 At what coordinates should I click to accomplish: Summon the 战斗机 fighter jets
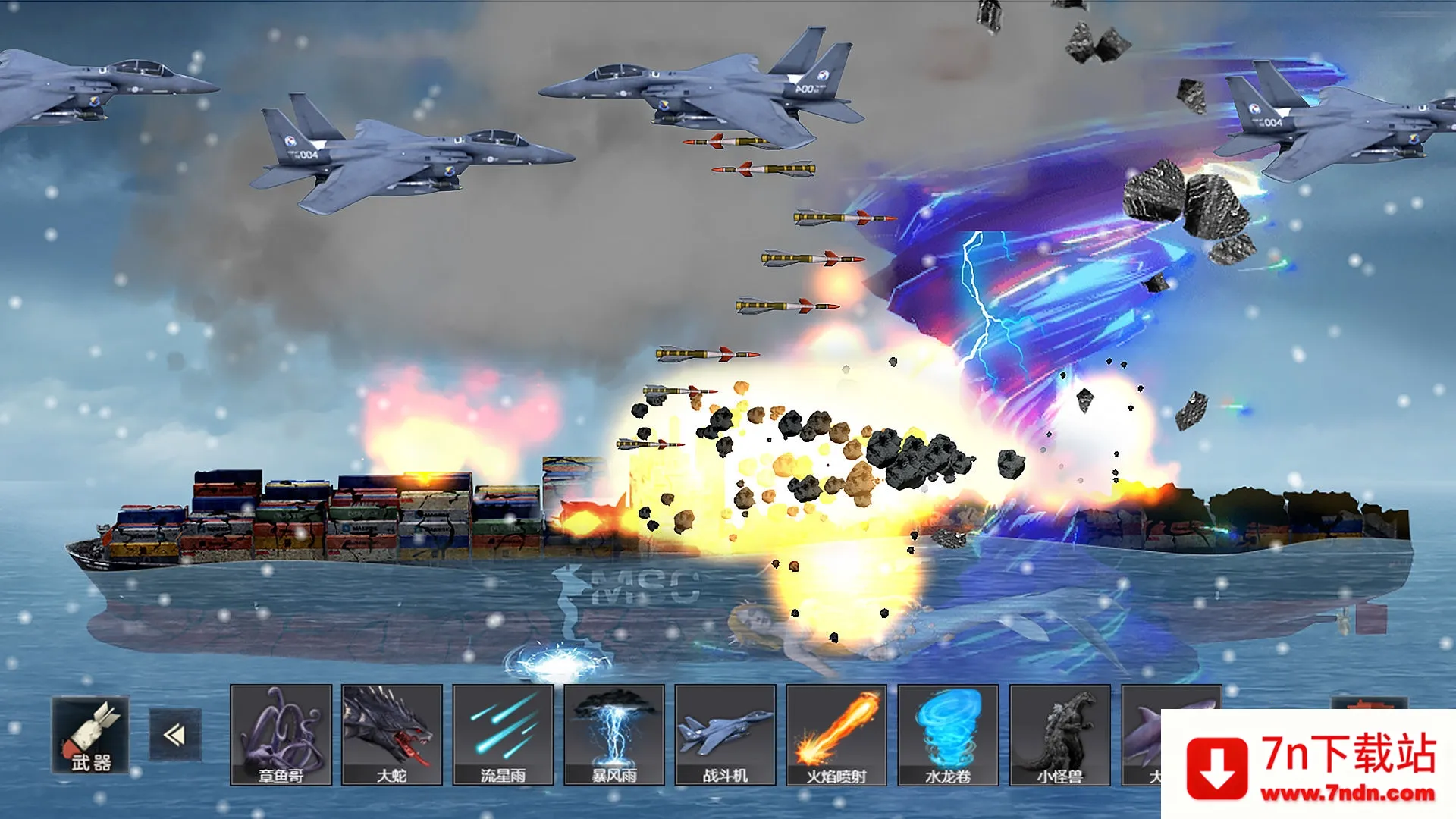[x=725, y=735]
